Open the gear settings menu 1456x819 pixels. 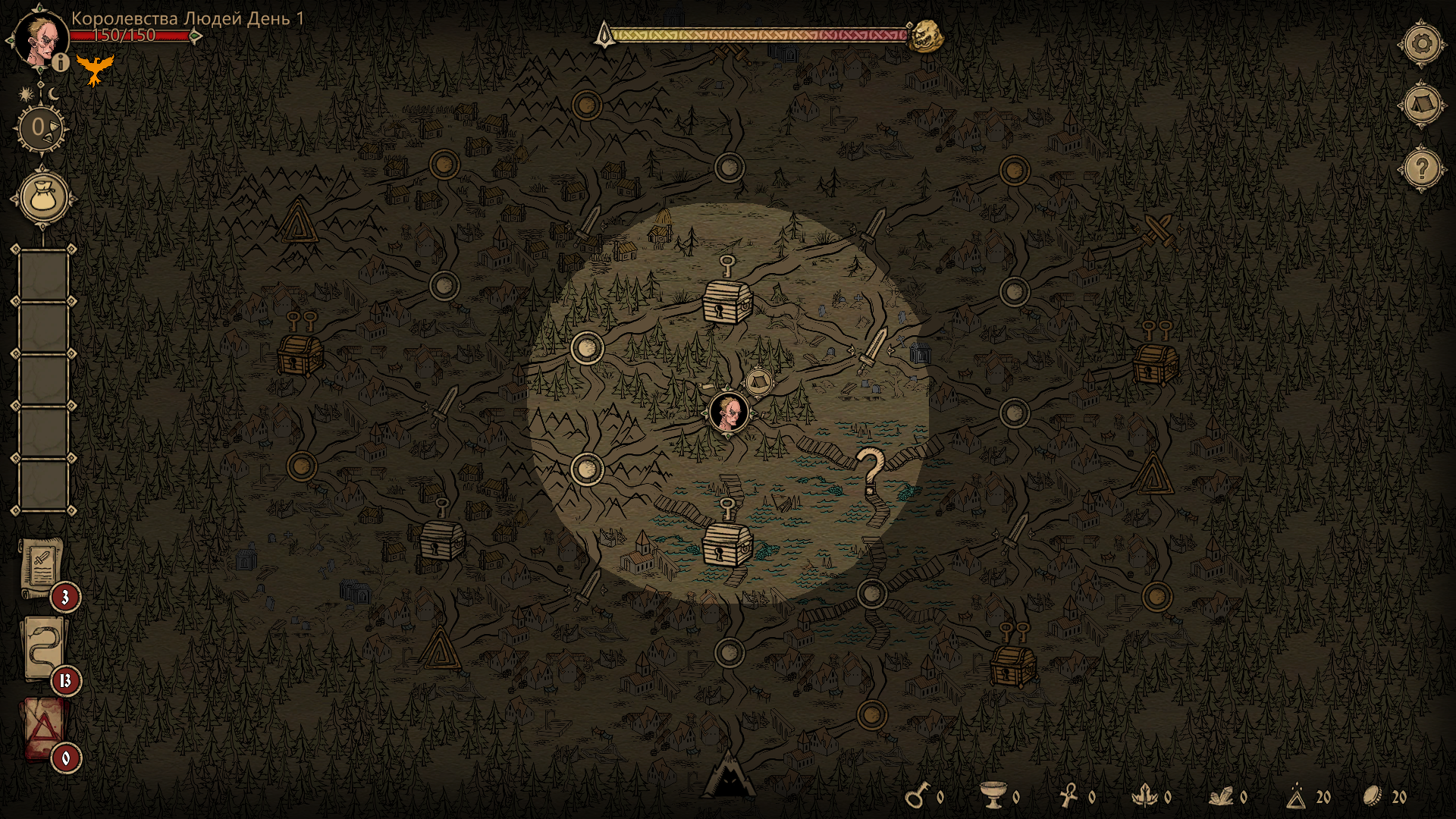tap(1422, 44)
